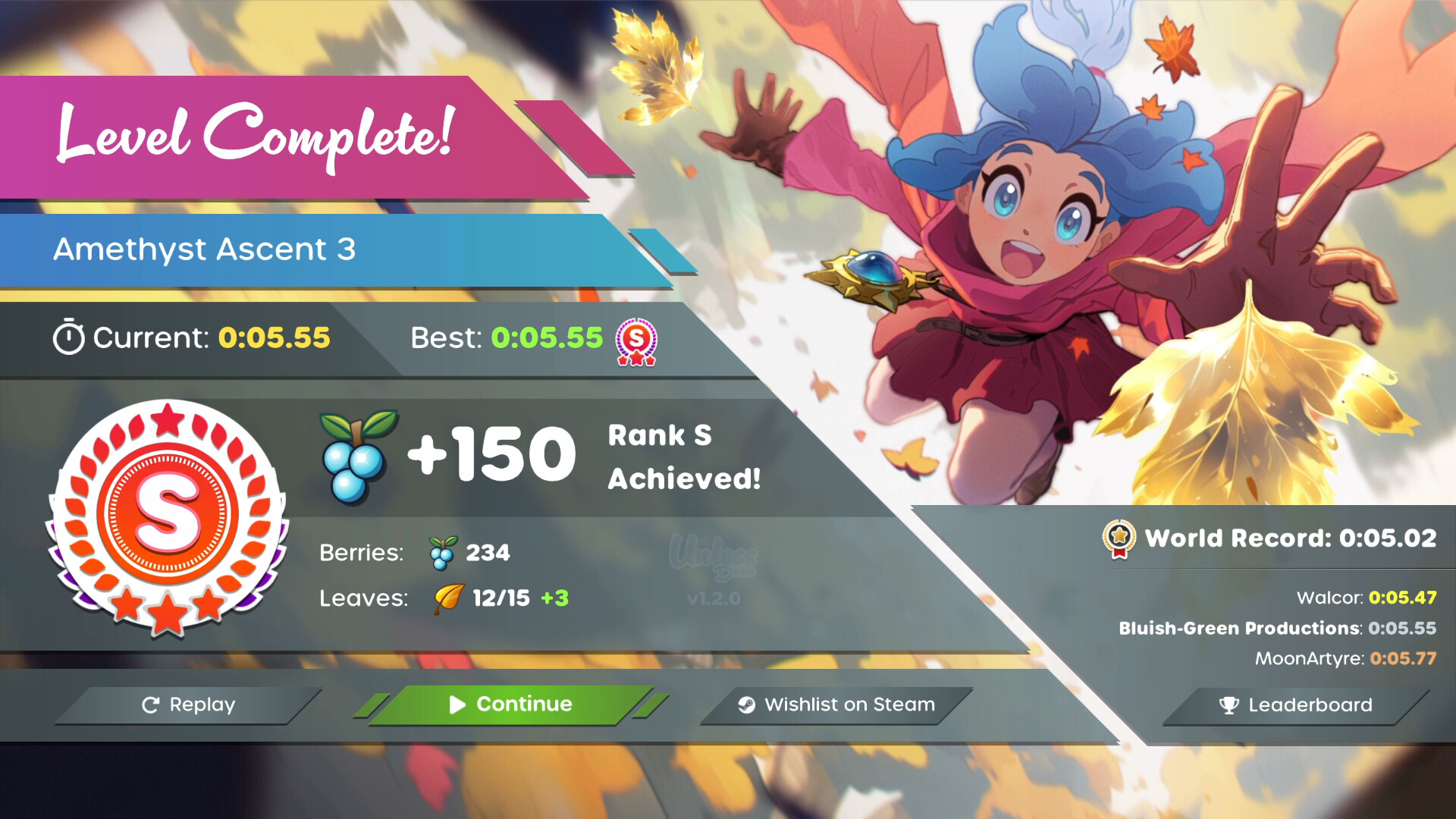This screenshot has width=1456, height=819.
Task: Select the golden leaf icon beside 12/15
Action: coord(444,598)
